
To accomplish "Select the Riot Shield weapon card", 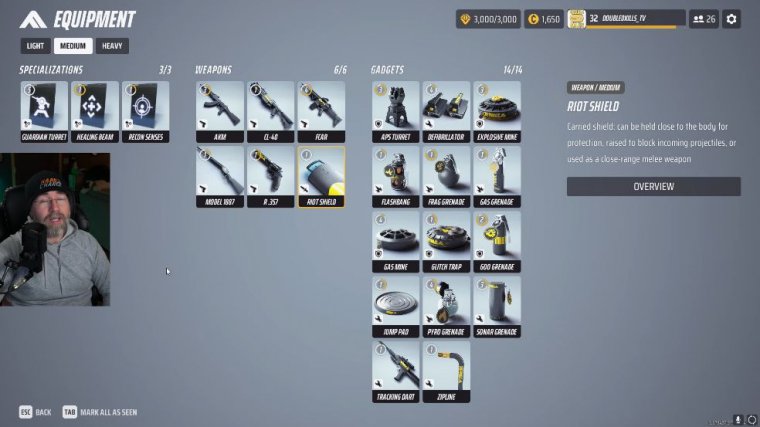I will click(322, 177).
